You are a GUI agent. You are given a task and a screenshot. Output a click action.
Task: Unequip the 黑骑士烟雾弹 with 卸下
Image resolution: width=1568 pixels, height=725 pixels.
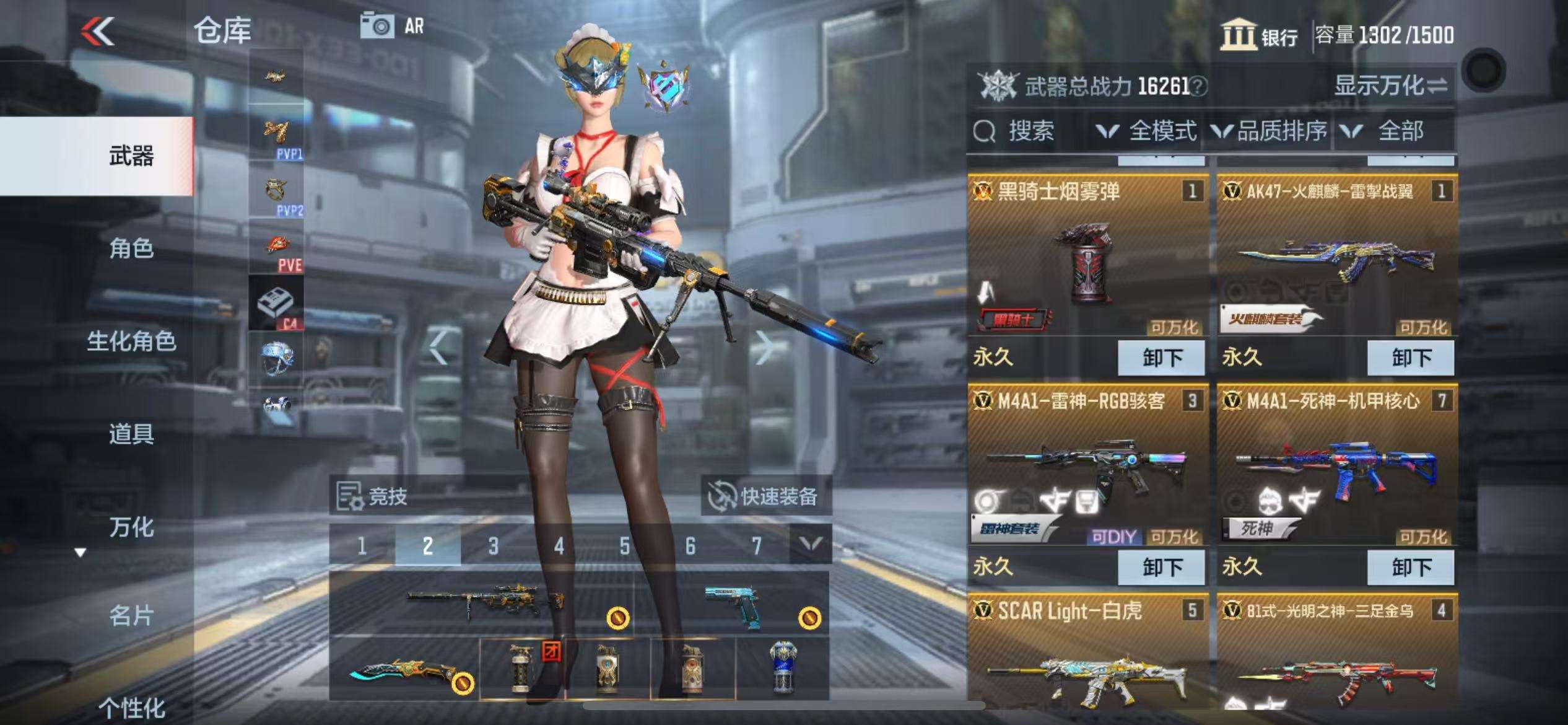[x=1161, y=358]
